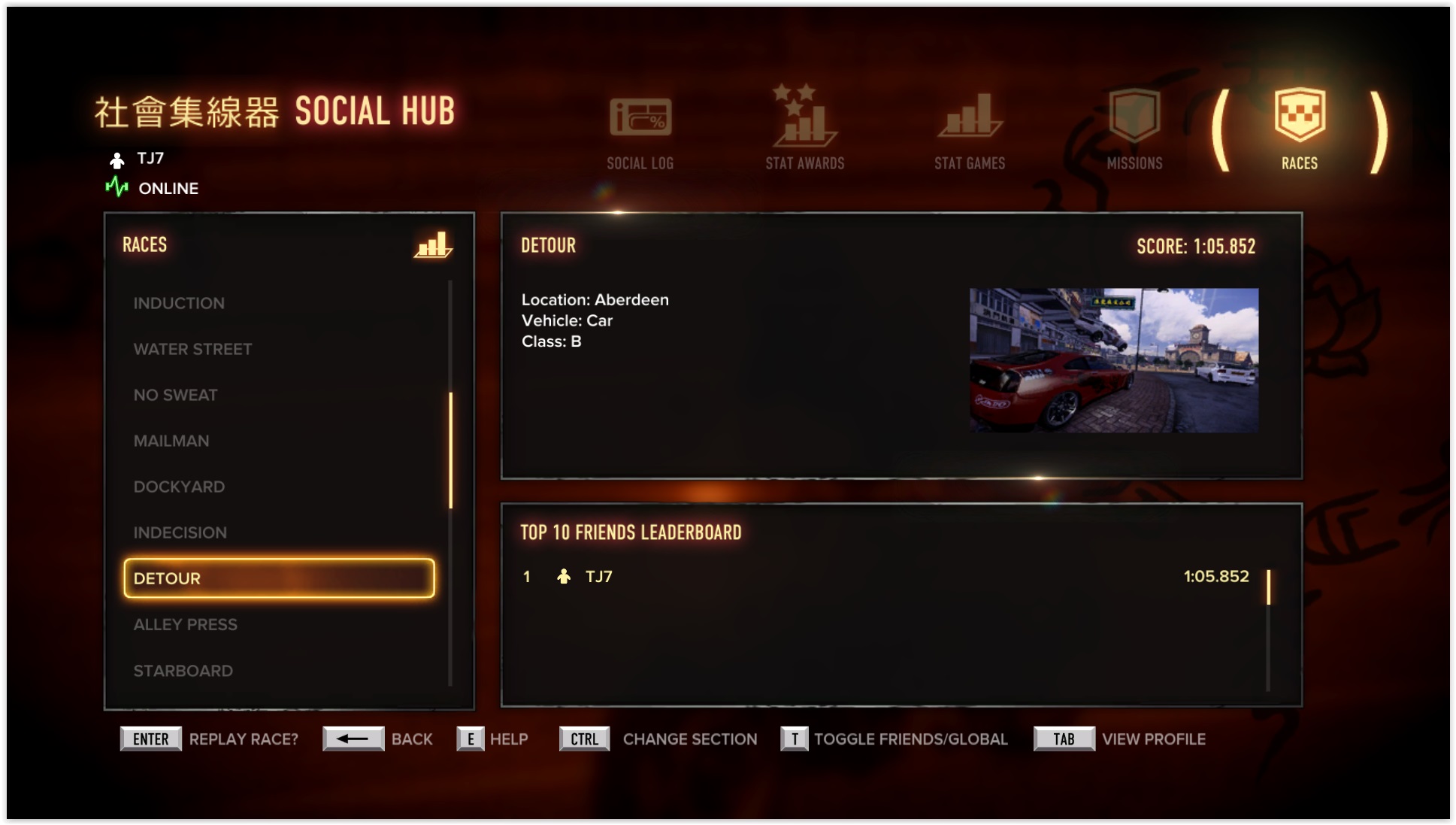Click the leaderboard bars icon in Races panel
The height and width of the screenshot is (825, 1456).
(432, 245)
